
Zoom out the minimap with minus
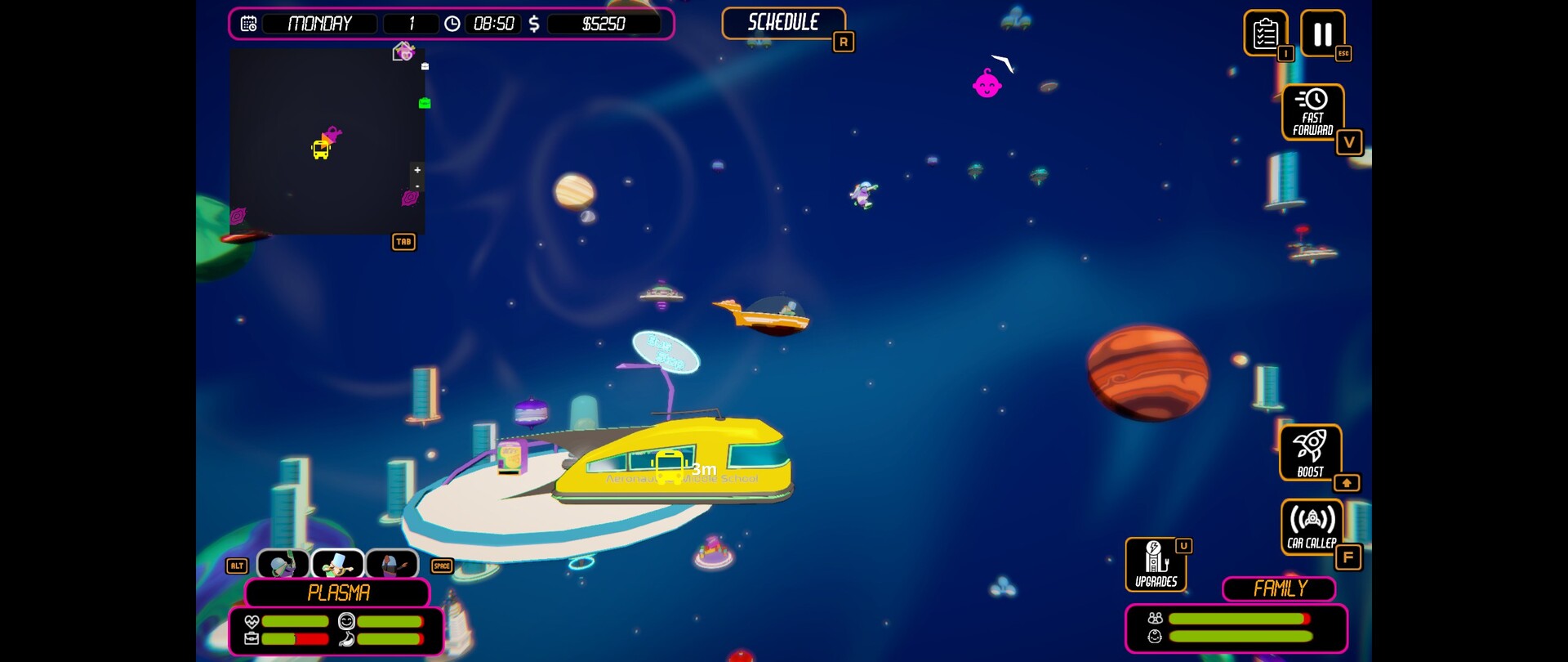coord(417,186)
